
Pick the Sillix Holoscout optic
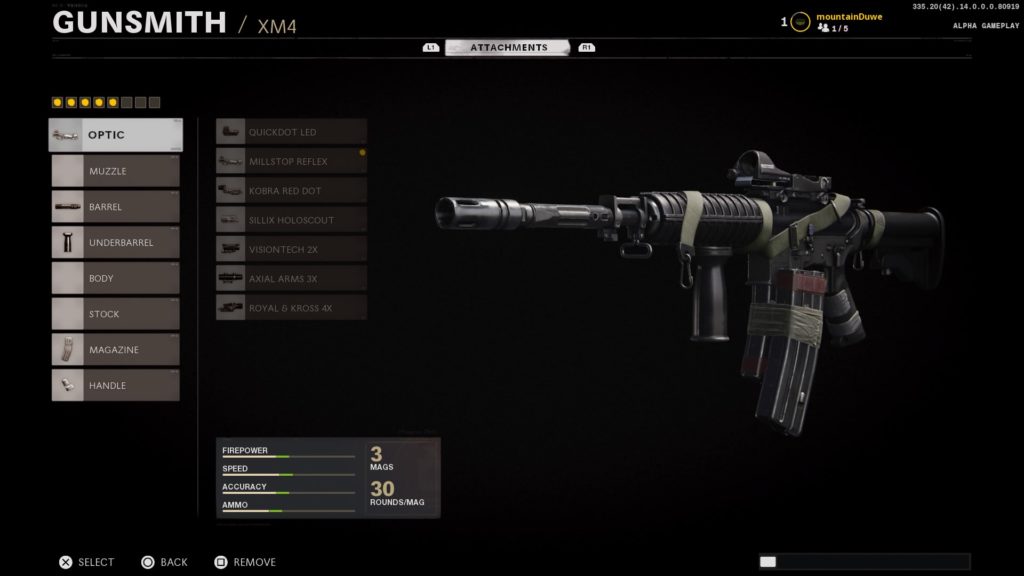291,220
